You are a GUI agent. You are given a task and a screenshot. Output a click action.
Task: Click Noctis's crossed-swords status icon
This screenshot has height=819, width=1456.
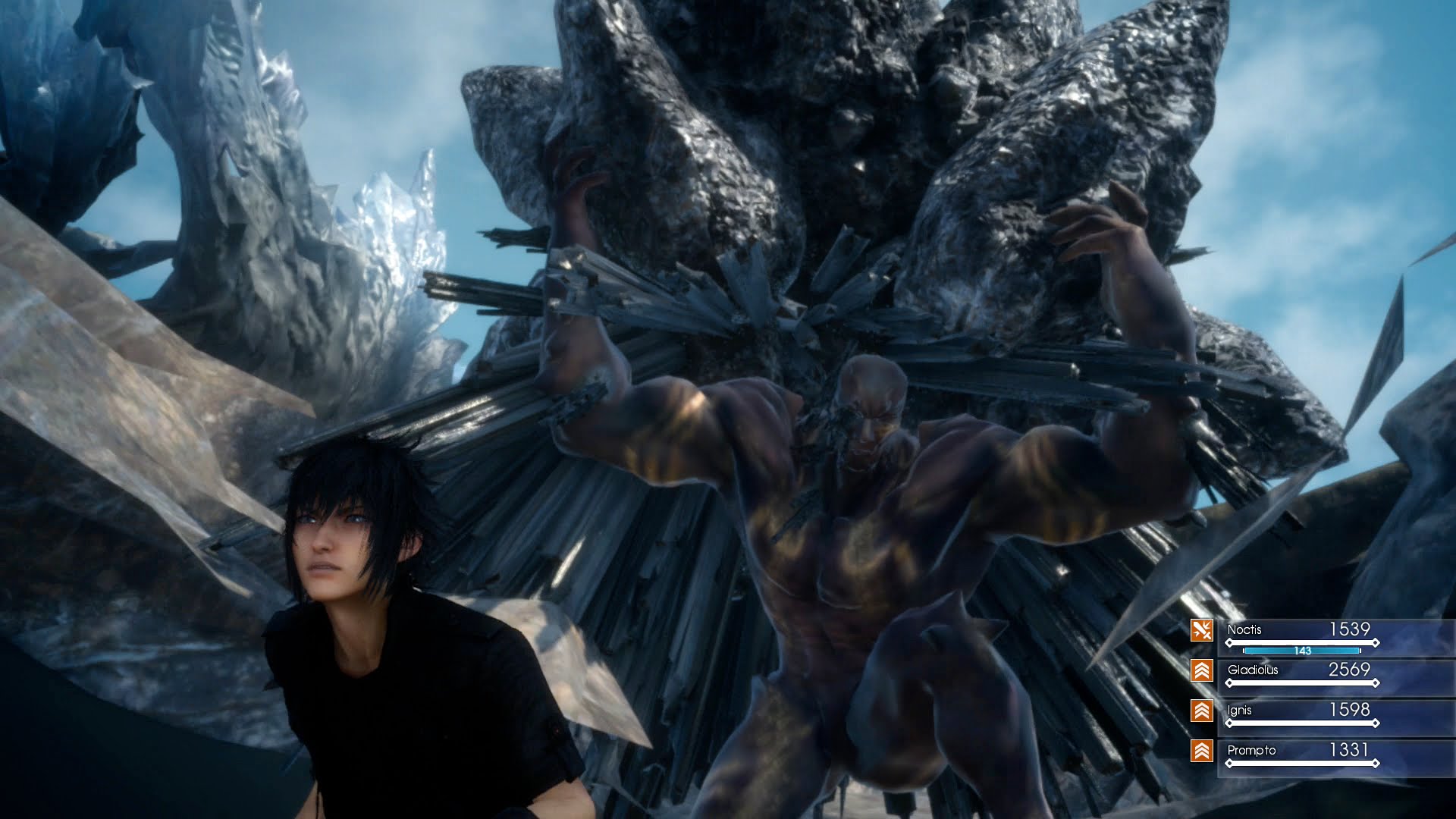[x=1201, y=630]
